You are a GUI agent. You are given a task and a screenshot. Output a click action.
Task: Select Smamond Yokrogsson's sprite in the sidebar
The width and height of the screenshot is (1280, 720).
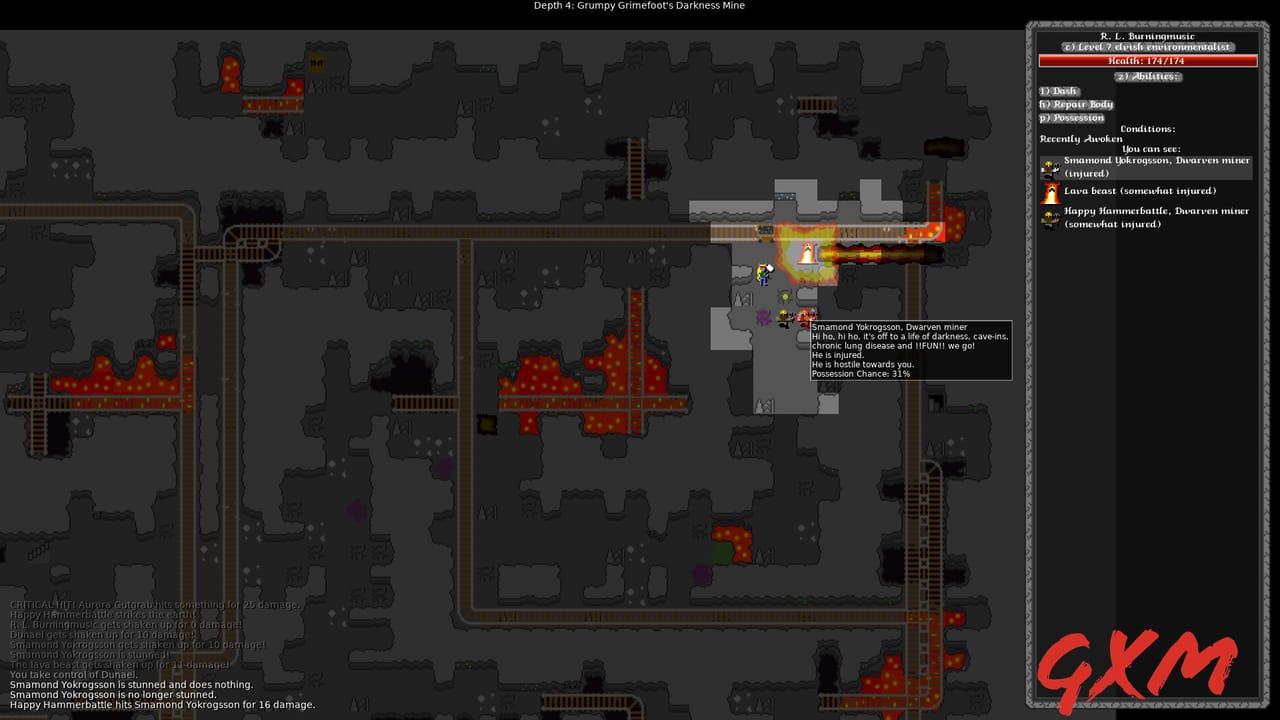coord(1050,167)
